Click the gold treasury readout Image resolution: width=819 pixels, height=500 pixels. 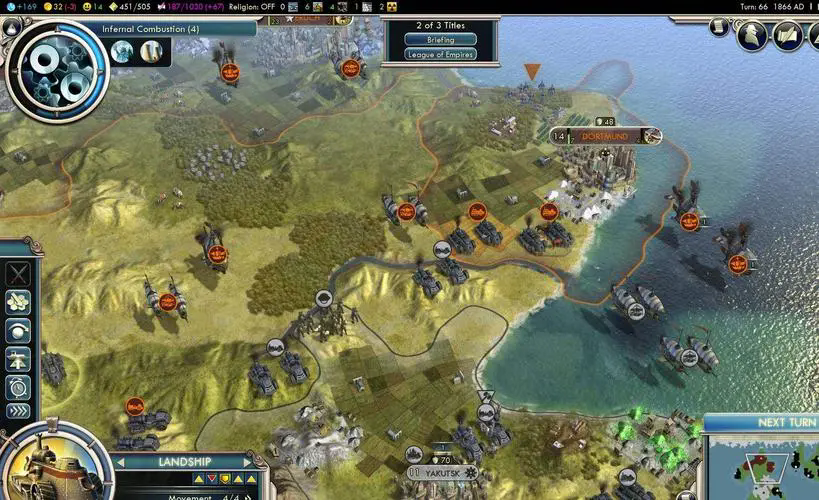pos(57,6)
